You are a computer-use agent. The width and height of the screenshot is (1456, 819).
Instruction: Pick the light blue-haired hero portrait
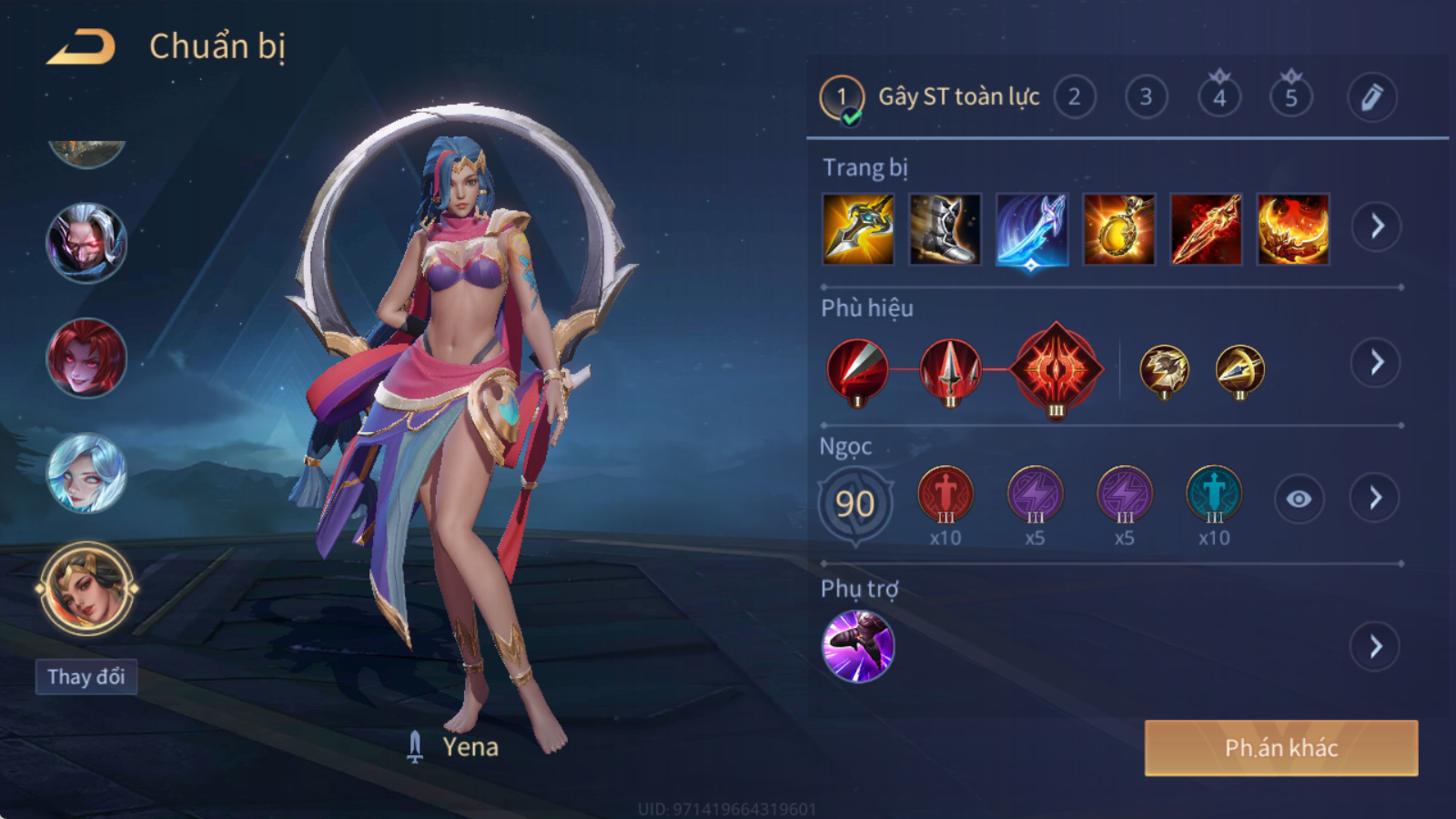[x=86, y=472]
